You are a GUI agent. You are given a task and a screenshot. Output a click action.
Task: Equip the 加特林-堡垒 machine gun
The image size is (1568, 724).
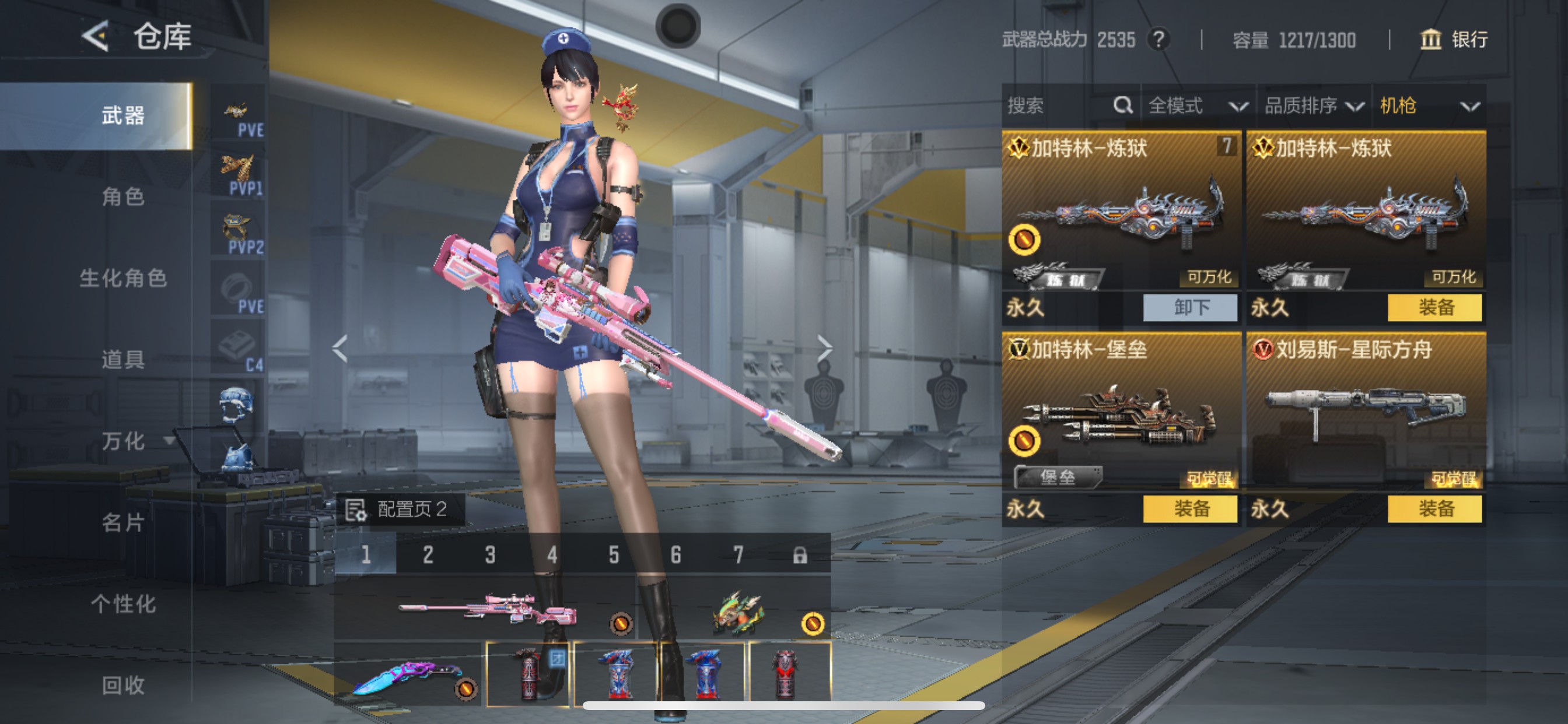click(1190, 509)
